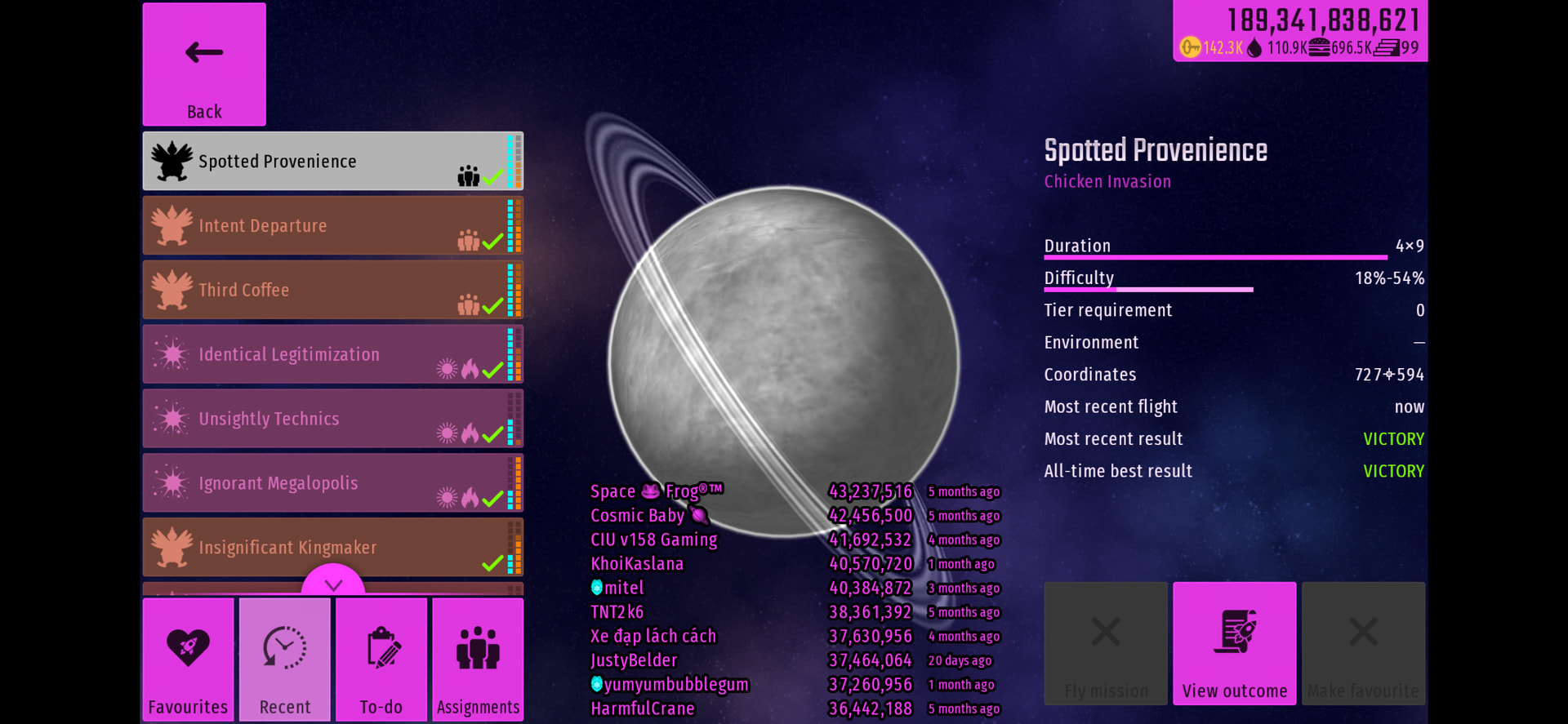
Task: Switch to the Favourites tab
Action: pyautogui.click(x=188, y=660)
